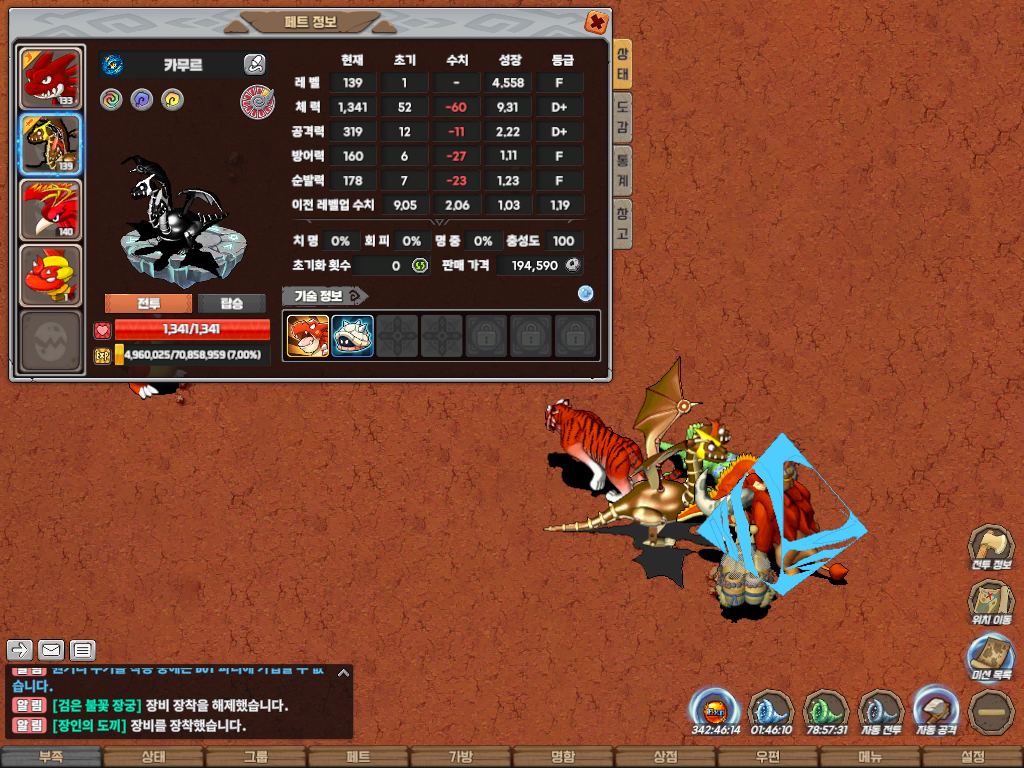Viewport: 1024px width, 768px height.
Task: Select the red bird pet portrait level 140
Action: click(x=50, y=210)
